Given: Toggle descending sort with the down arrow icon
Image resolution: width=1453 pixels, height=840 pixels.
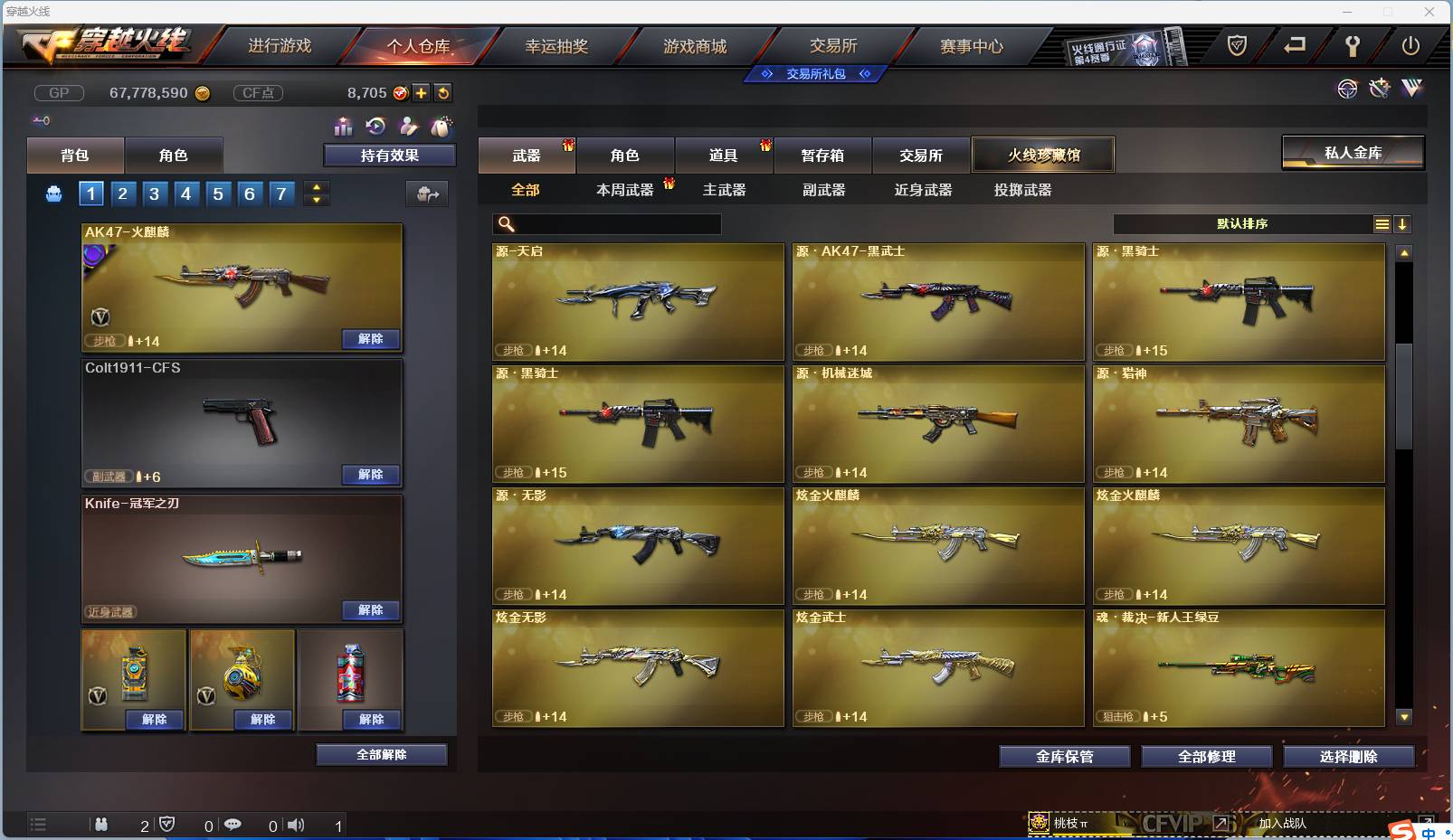Looking at the screenshot, I should [x=1402, y=223].
